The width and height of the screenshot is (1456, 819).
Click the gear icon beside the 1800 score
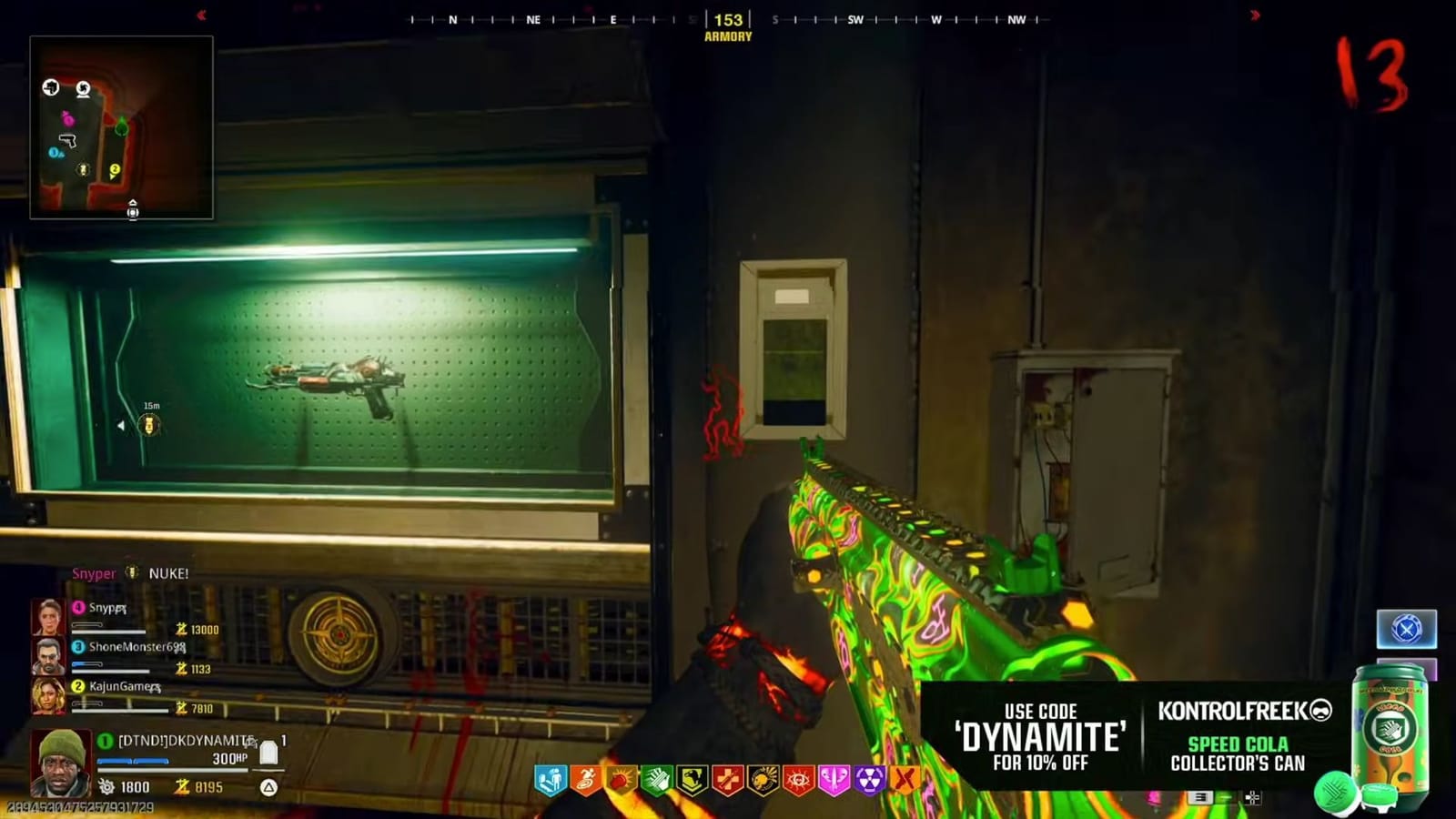point(106,788)
